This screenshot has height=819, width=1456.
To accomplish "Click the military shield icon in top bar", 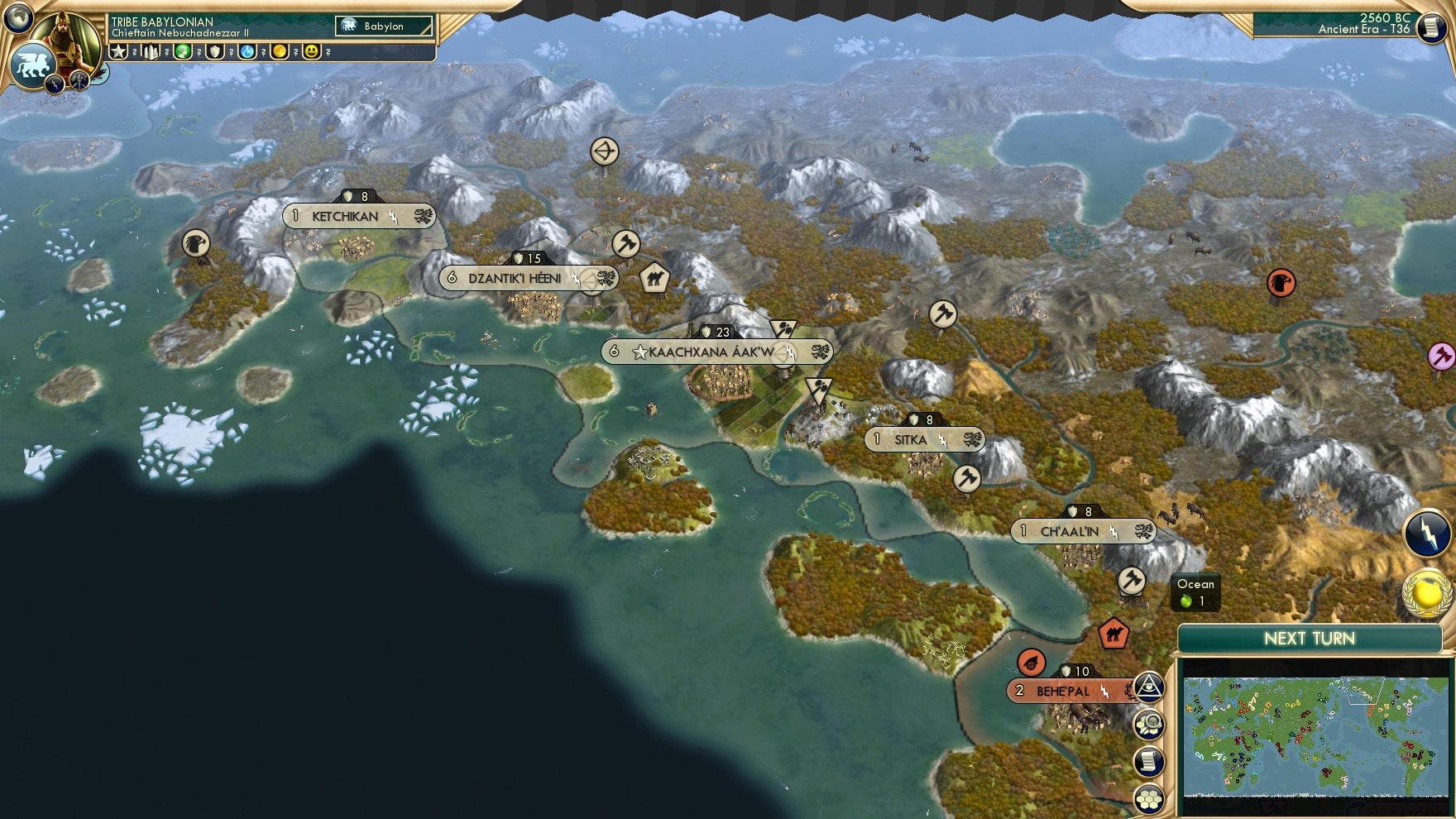I will tap(216, 53).
